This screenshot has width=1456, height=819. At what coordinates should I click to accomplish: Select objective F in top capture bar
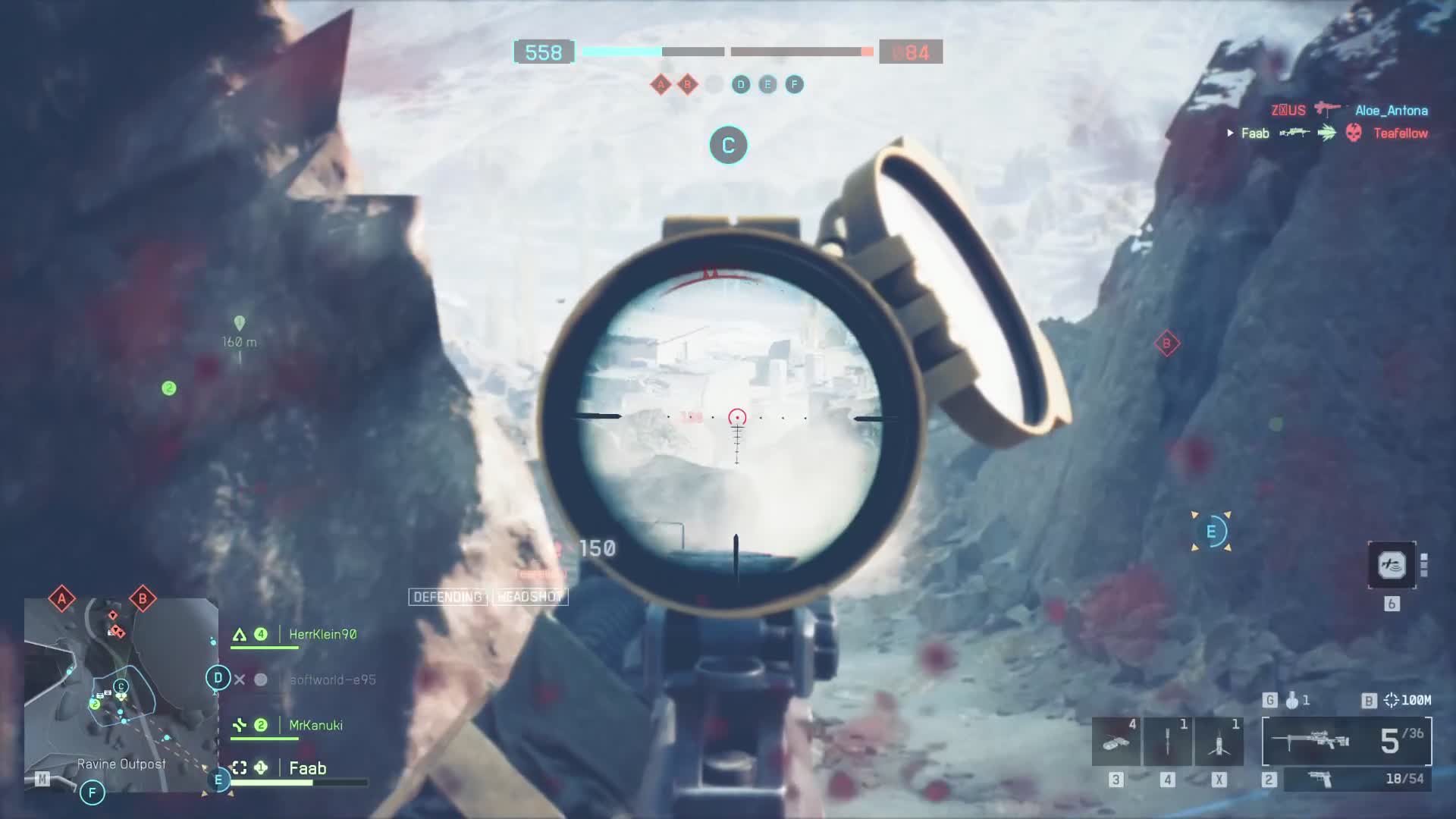pos(794,84)
